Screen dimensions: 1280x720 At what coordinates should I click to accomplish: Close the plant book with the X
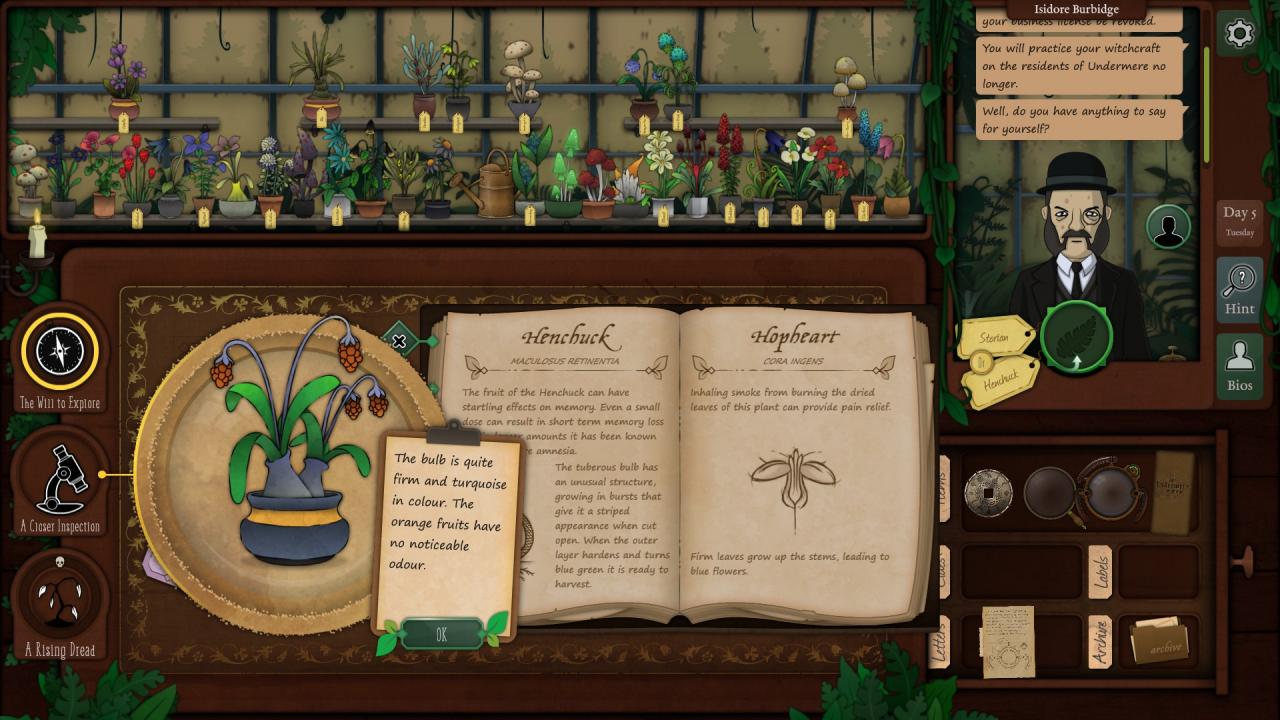point(399,341)
